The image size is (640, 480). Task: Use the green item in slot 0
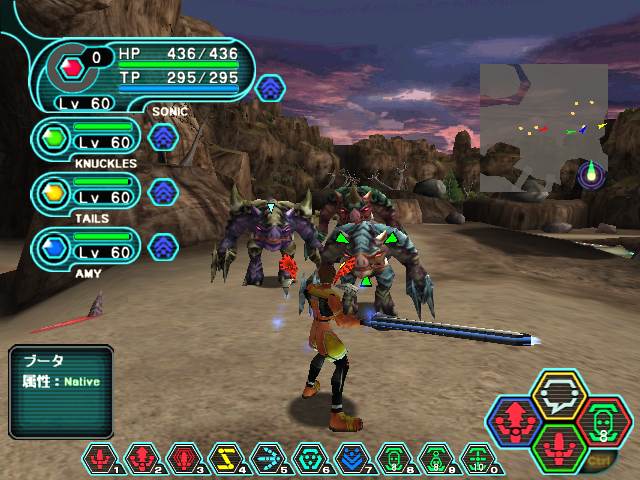tap(476, 458)
